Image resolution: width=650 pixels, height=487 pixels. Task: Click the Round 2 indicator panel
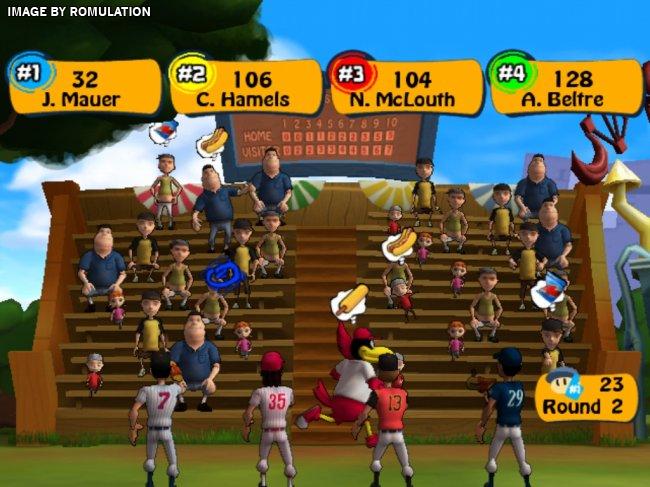[587, 397]
